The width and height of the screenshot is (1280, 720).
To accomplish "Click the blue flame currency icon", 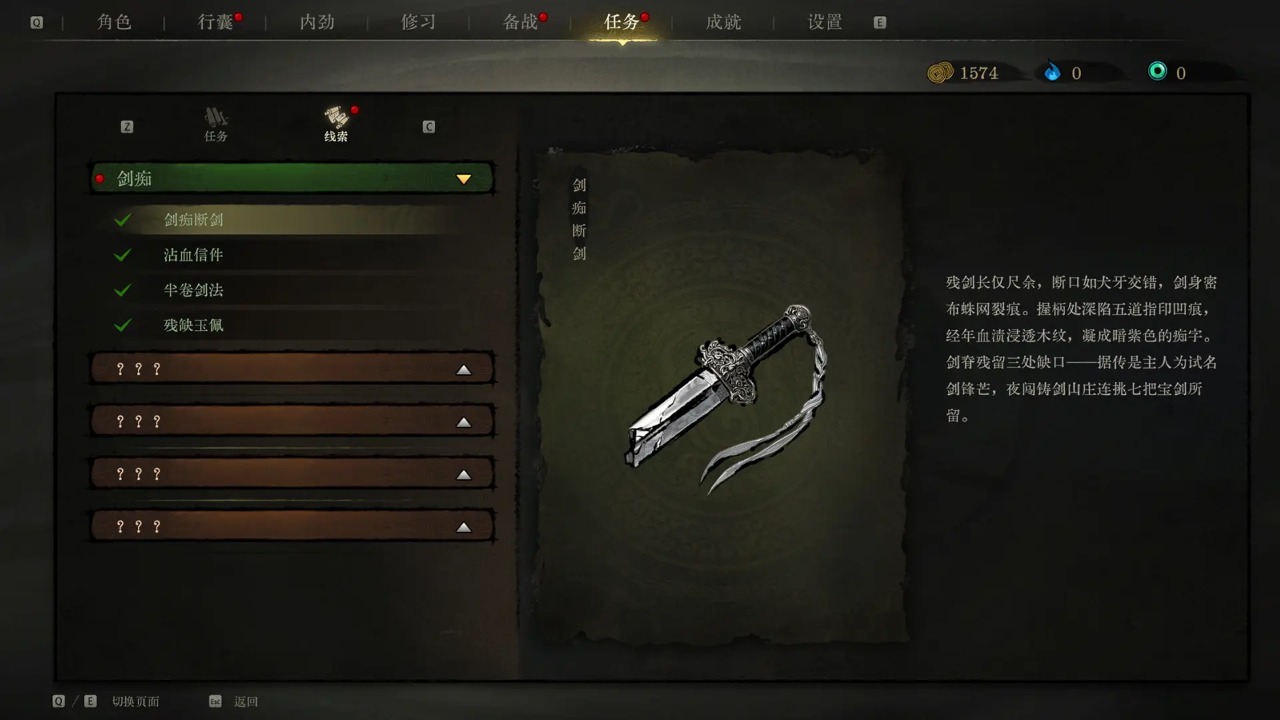I will [x=1053, y=72].
